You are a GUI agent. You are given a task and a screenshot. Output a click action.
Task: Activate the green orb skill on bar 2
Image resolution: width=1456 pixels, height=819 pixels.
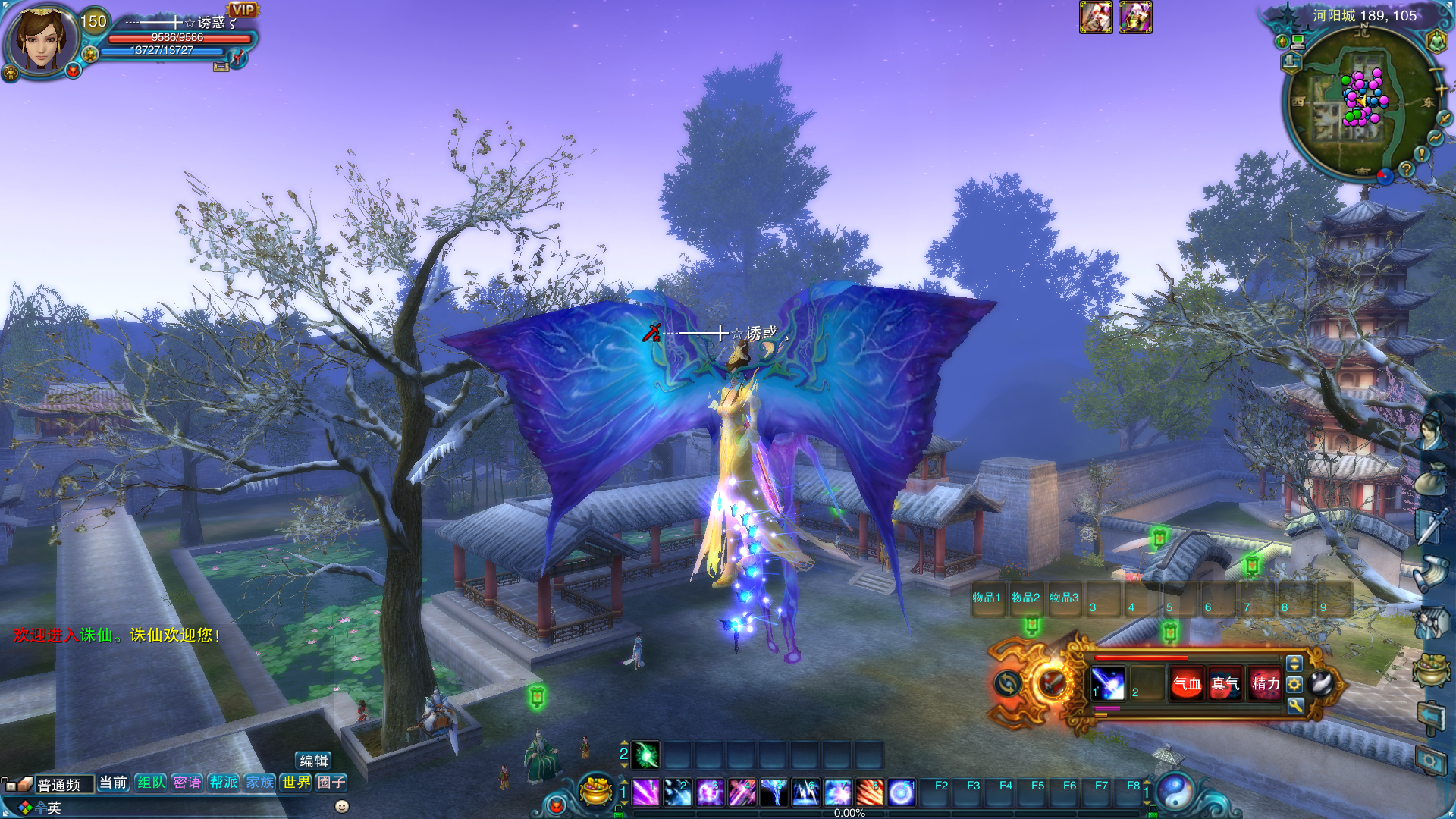[646, 755]
